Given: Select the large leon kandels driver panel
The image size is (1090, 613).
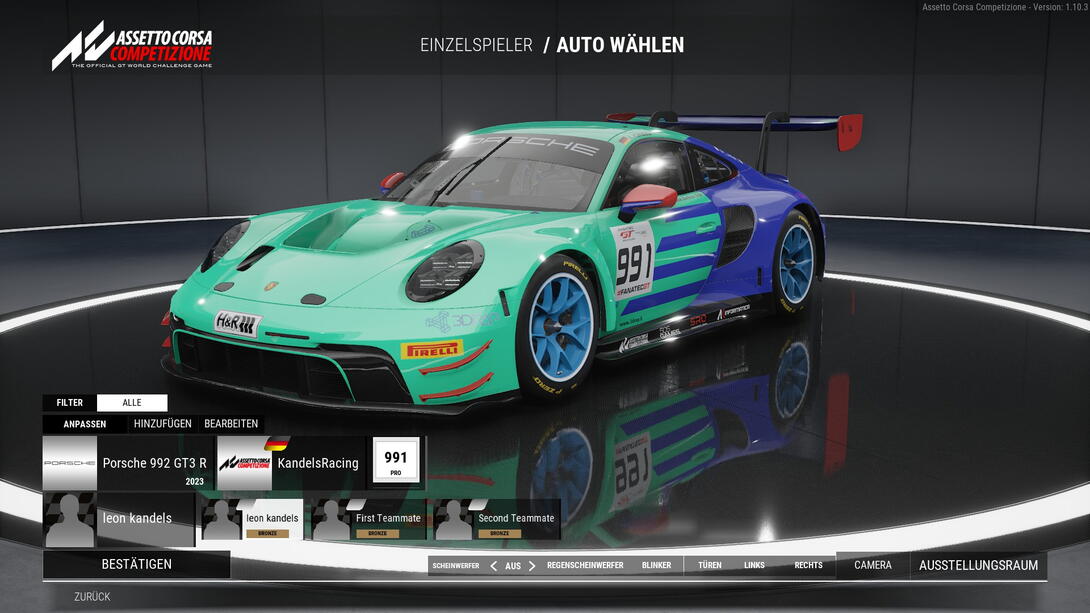Looking at the screenshot, I should (118, 519).
